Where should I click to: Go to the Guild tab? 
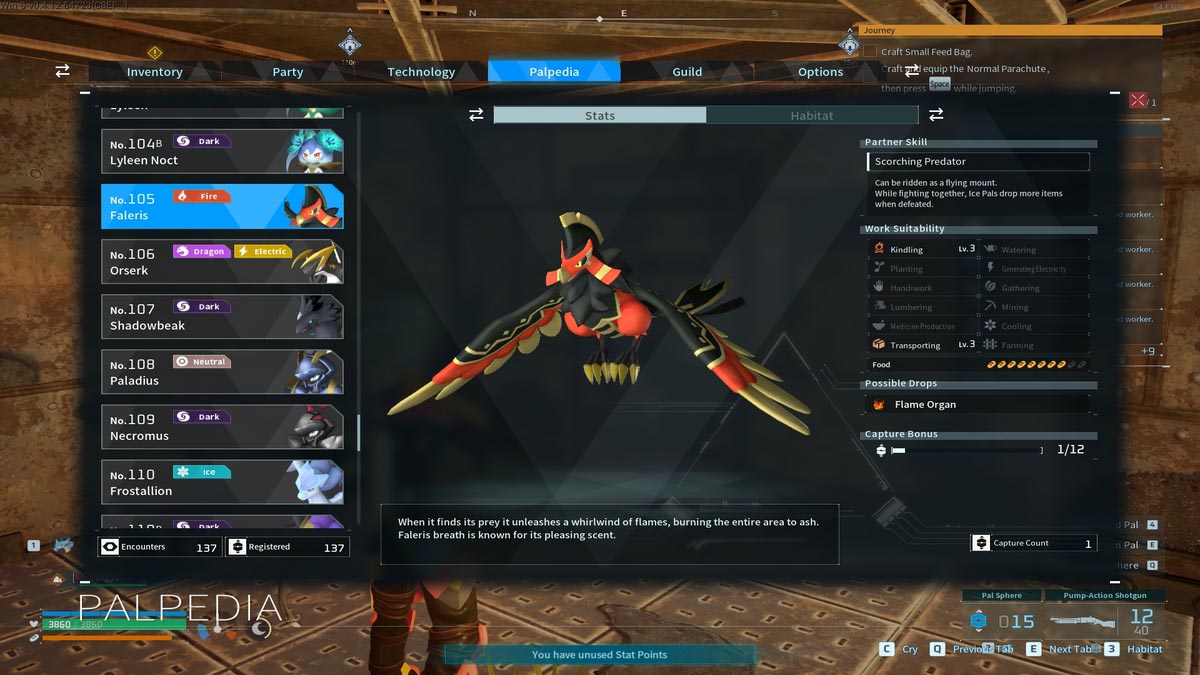click(x=687, y=72)
